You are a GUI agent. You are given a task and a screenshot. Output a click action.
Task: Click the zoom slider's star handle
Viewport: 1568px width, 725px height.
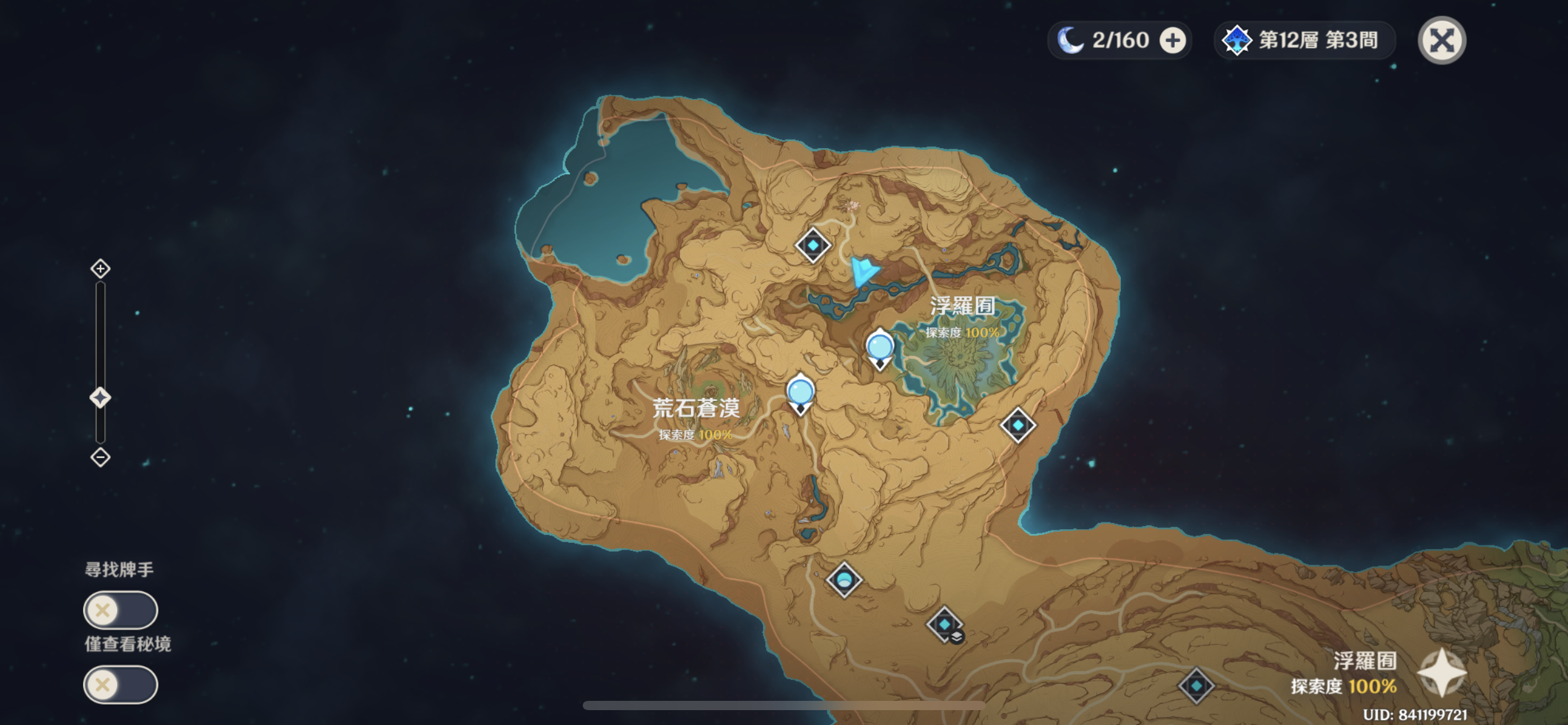tap(100, 397)
